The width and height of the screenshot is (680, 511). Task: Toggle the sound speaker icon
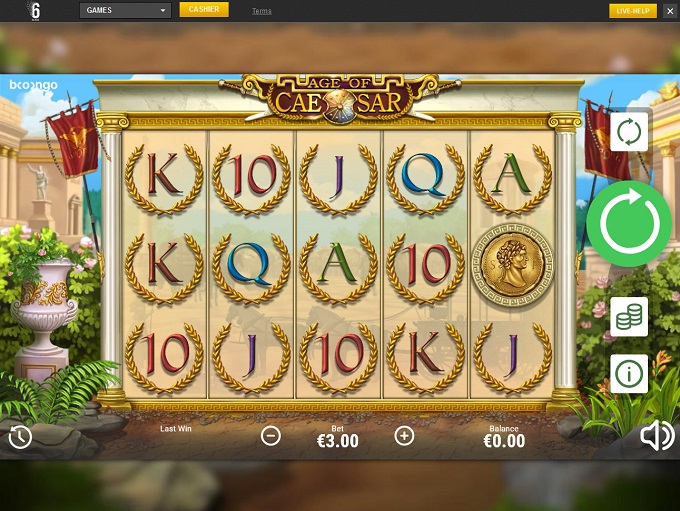(657, 436)
